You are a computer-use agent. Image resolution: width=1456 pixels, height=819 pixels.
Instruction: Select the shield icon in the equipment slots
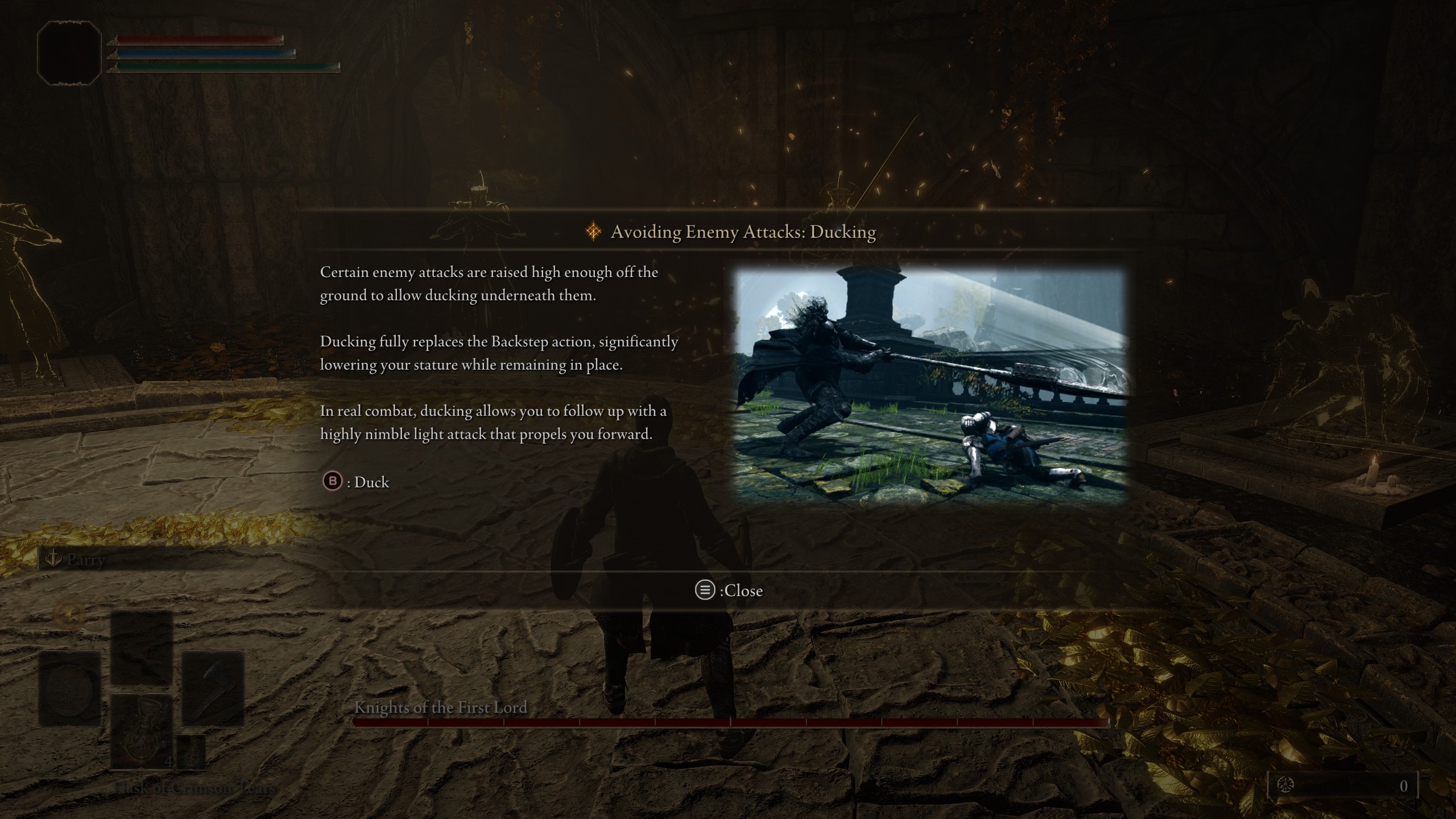(x=69, y=690)
